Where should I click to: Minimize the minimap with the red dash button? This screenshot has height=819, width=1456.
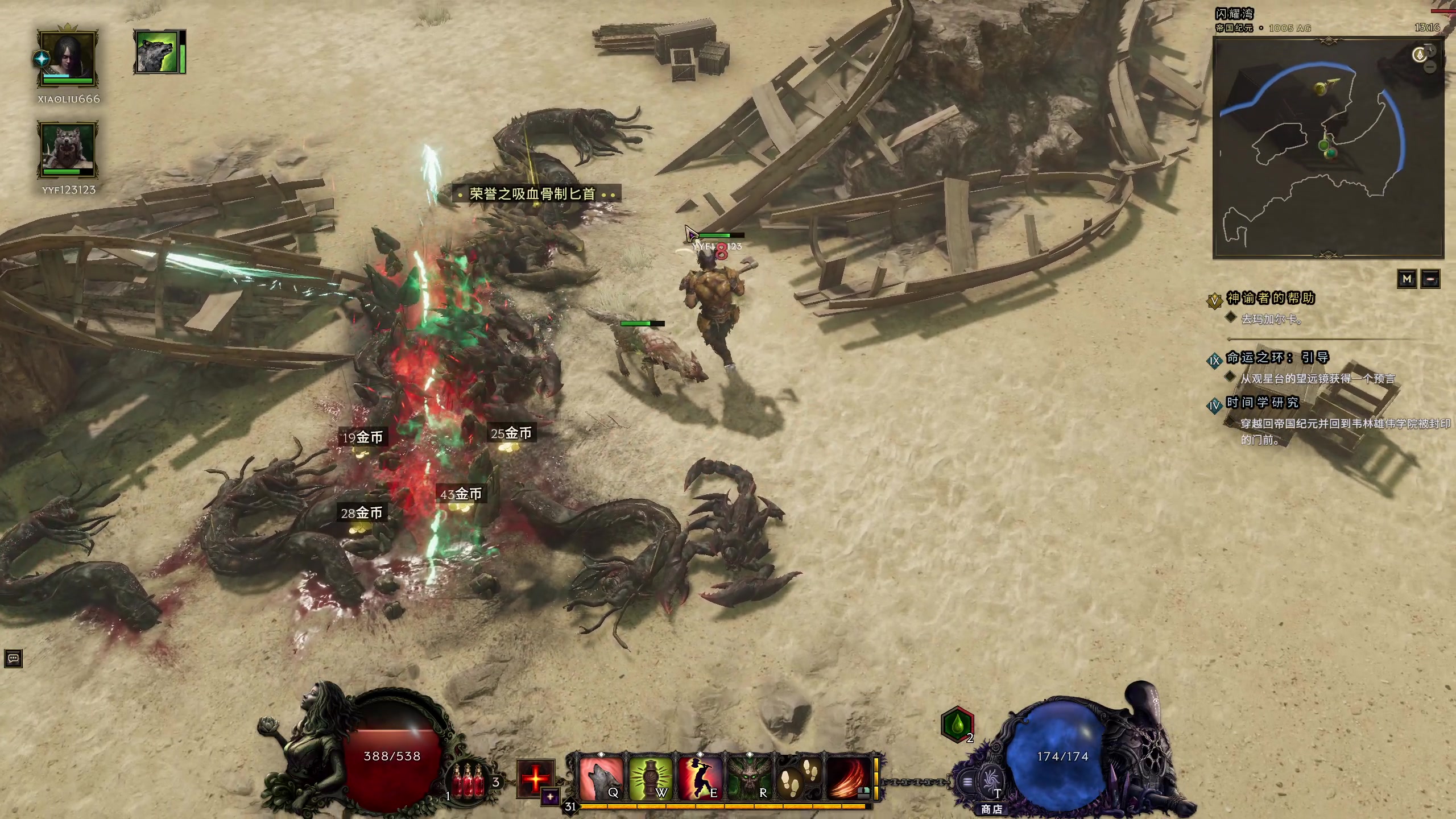click(1430, 279)
